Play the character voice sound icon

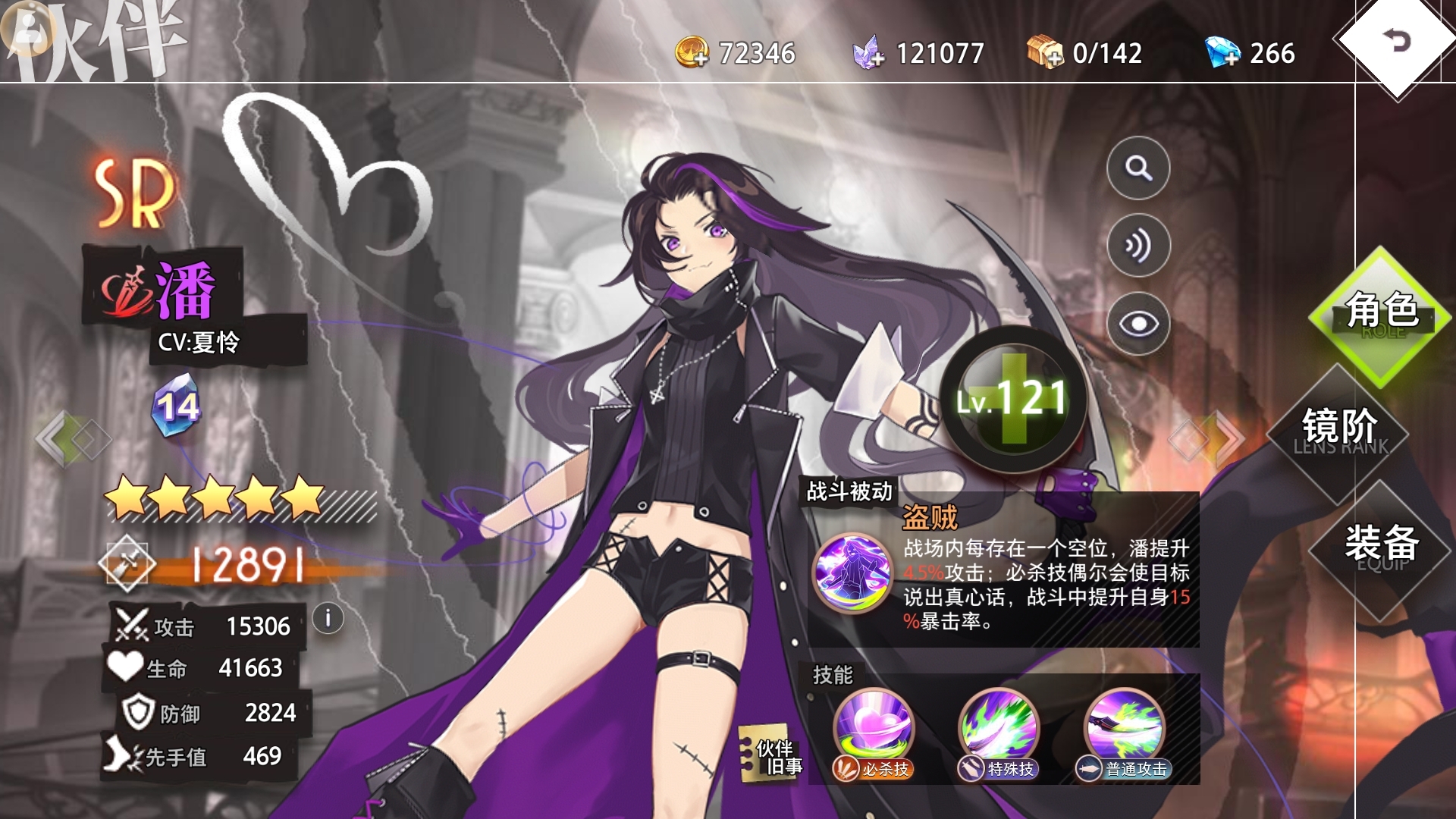pyautogui.click(x=1137, y=246)
